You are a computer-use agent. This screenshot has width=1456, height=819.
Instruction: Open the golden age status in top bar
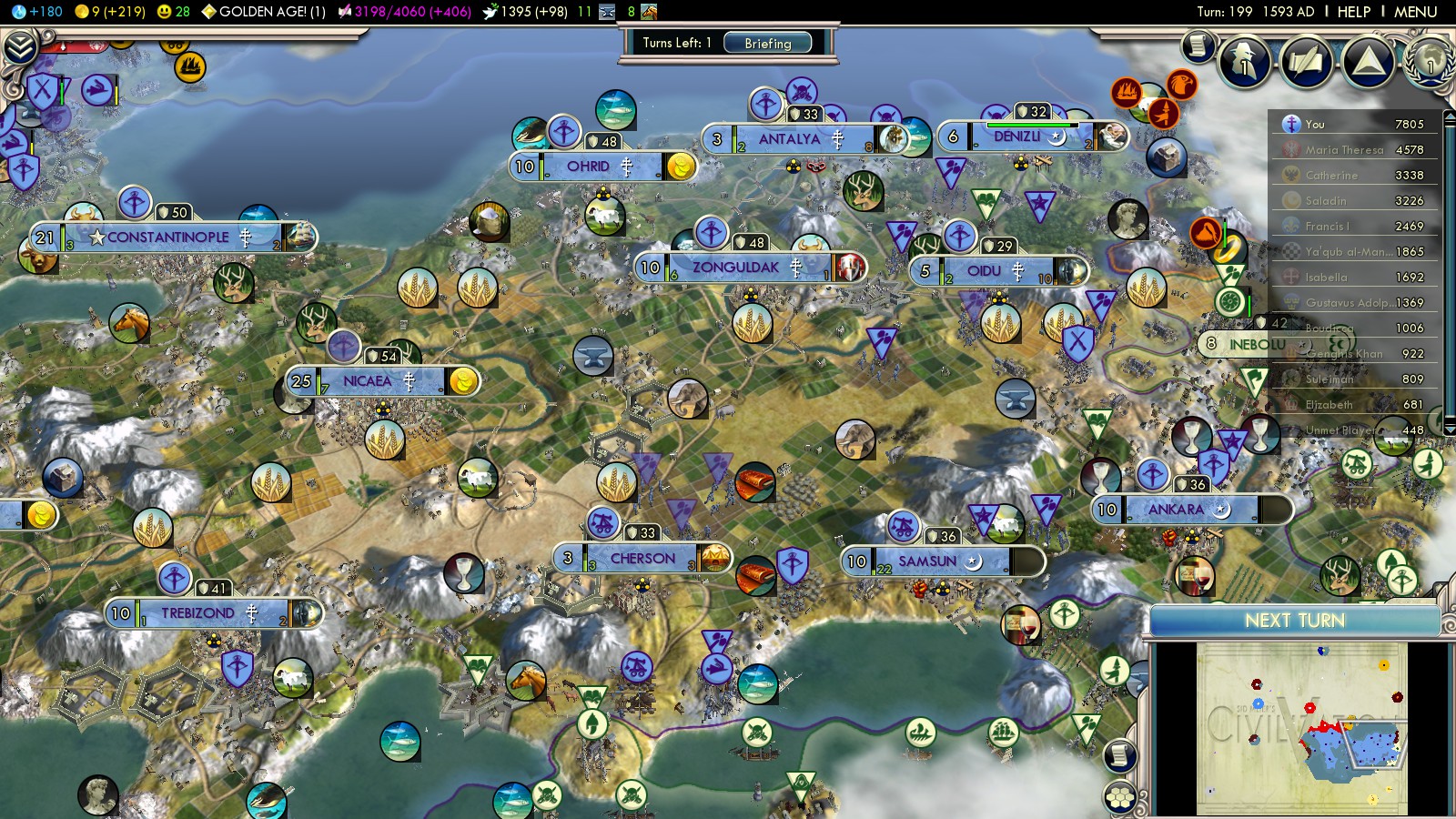point(264,12)
